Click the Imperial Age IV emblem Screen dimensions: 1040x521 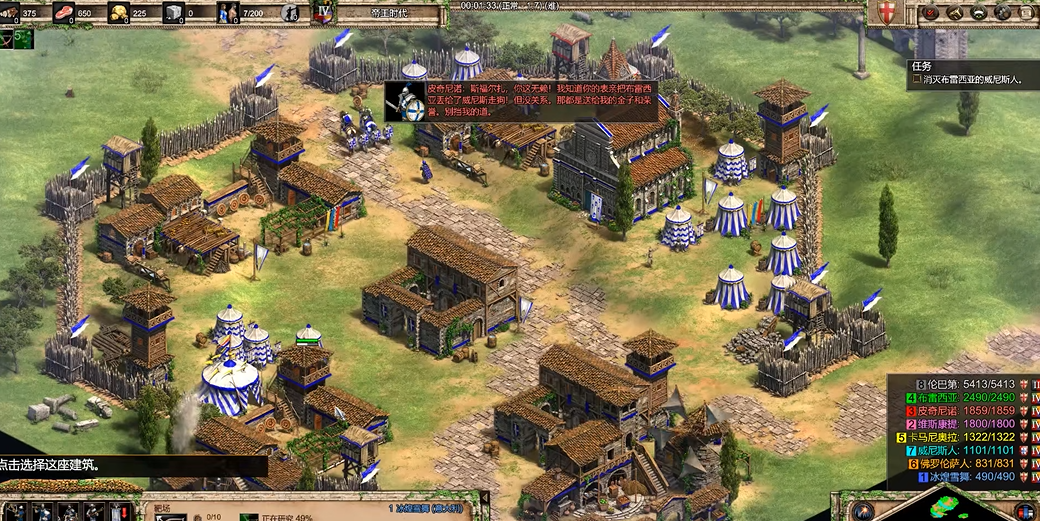click(323, 13)
